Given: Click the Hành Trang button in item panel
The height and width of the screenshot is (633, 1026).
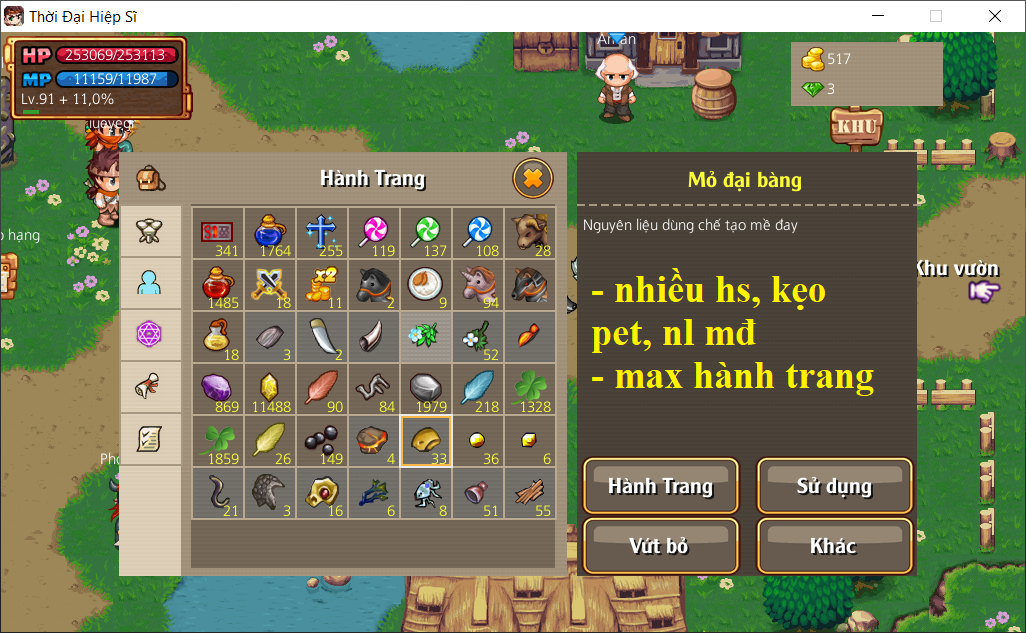Looking at the screenshot, I should pyautogui.click(x=660, y=487).
